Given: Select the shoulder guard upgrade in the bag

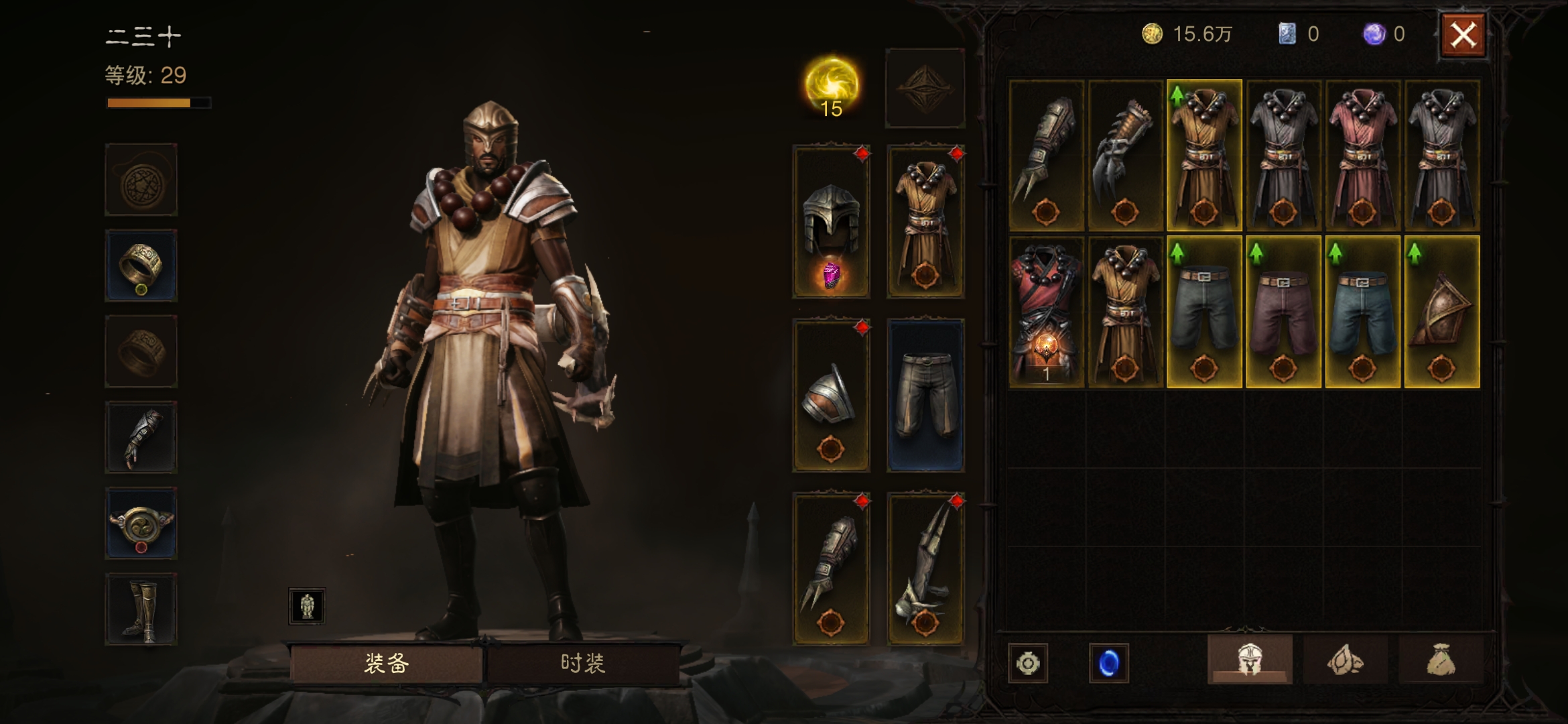Looking at the screenshot, I should pyautogui.click(x=1441, y=312).
